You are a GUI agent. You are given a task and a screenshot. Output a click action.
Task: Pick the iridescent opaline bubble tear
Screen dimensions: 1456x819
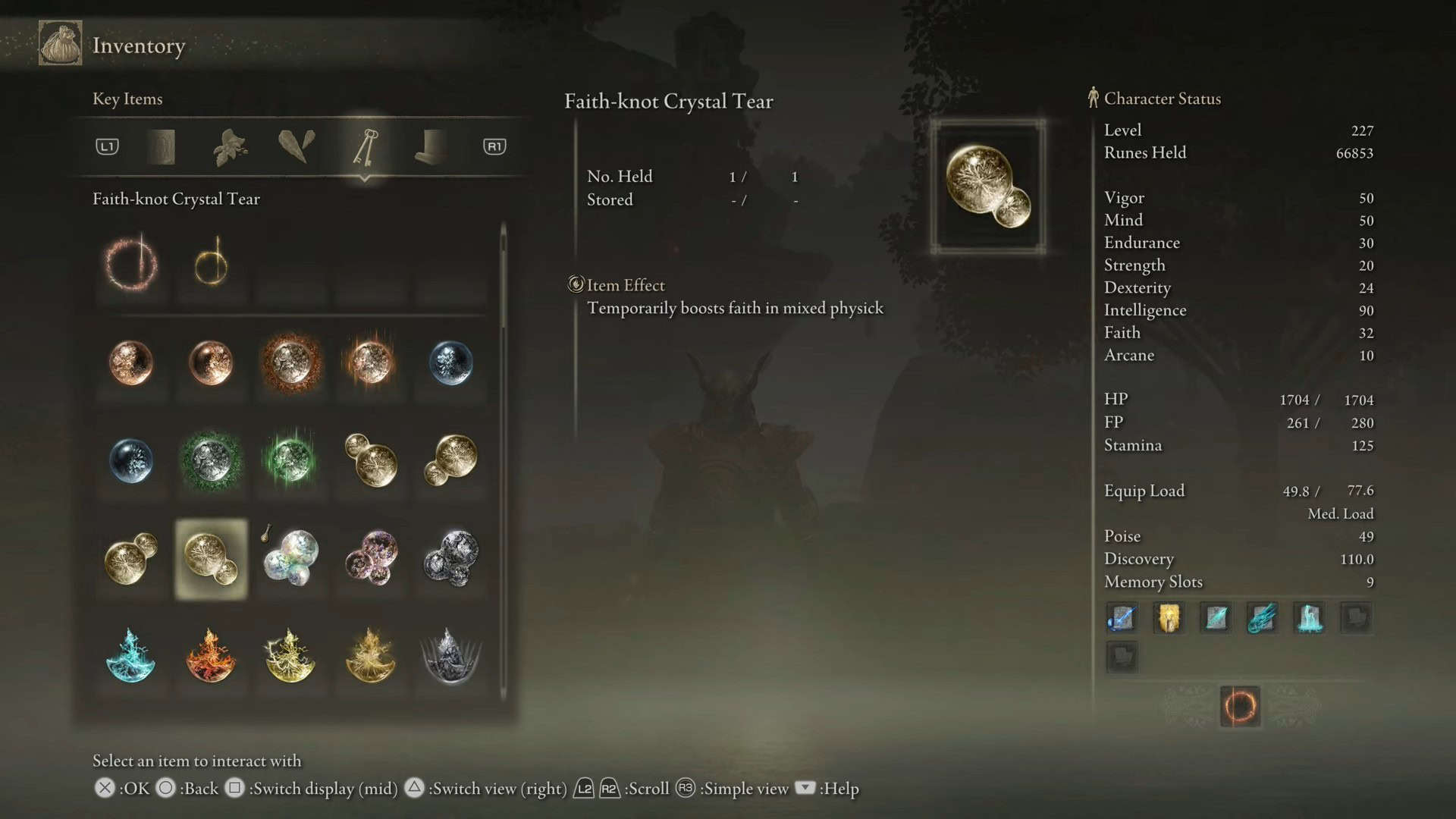pyautogui.click(x=290, y=559)
